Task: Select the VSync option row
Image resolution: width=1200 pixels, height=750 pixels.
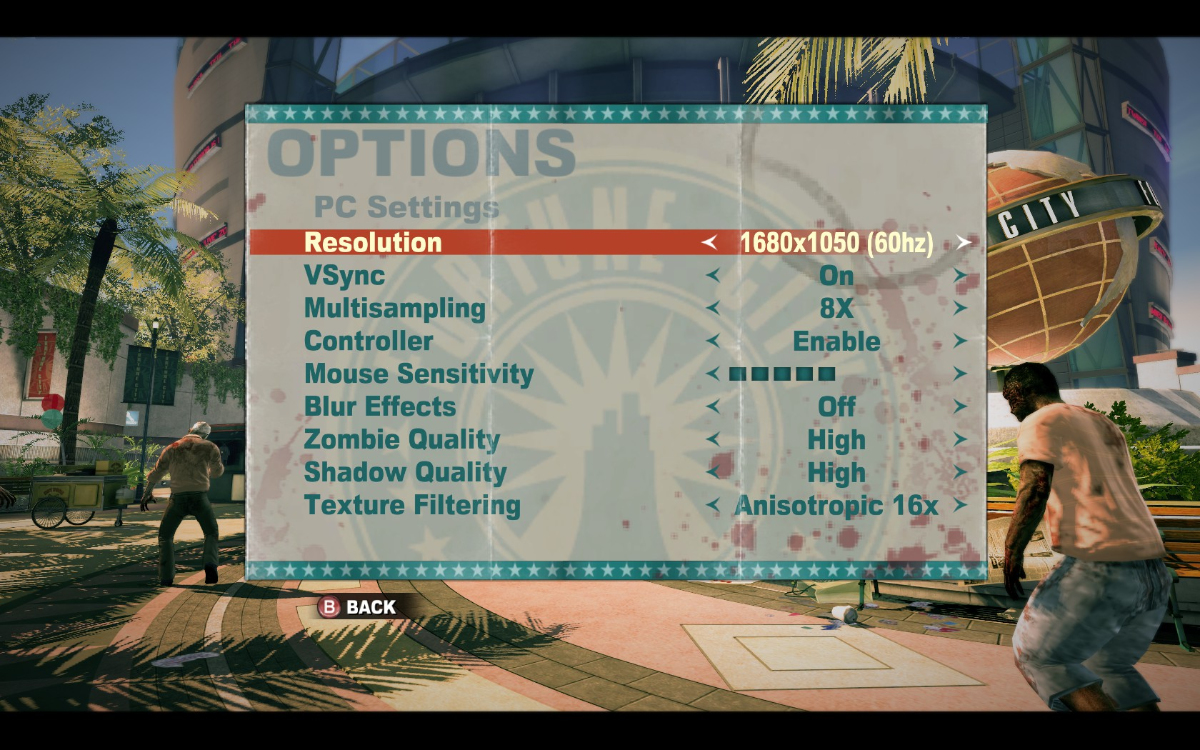Action: (344, 275)
